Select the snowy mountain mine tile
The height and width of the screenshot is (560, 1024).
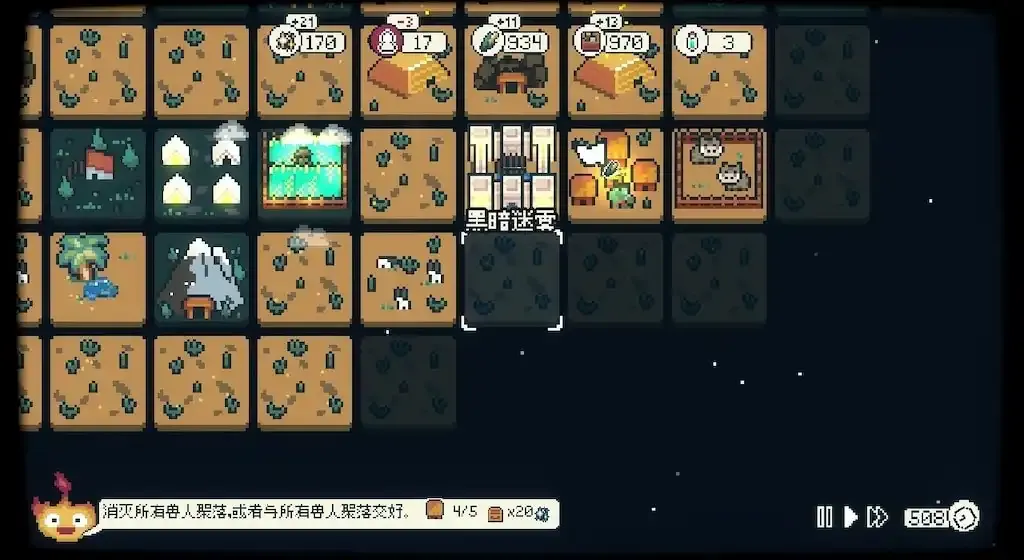tap(201, 280)
